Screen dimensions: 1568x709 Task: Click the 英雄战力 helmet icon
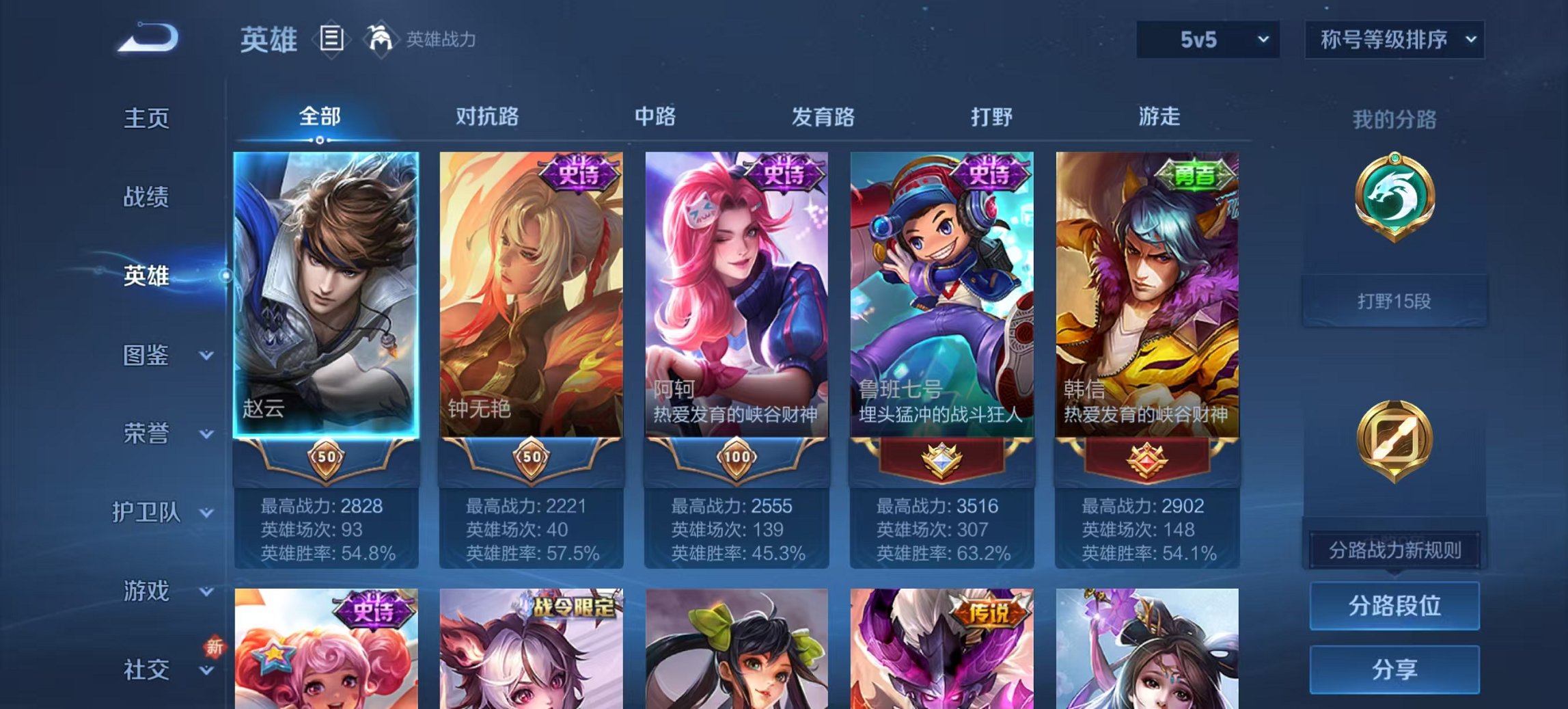(x=381, y=39)
